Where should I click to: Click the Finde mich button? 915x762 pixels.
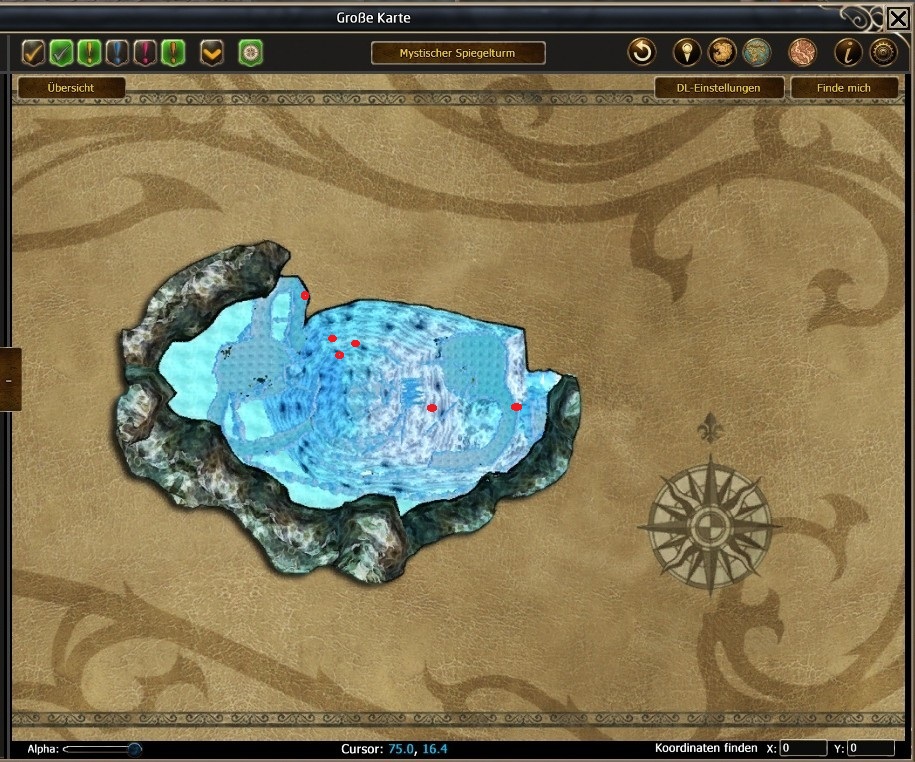[843, 88]
